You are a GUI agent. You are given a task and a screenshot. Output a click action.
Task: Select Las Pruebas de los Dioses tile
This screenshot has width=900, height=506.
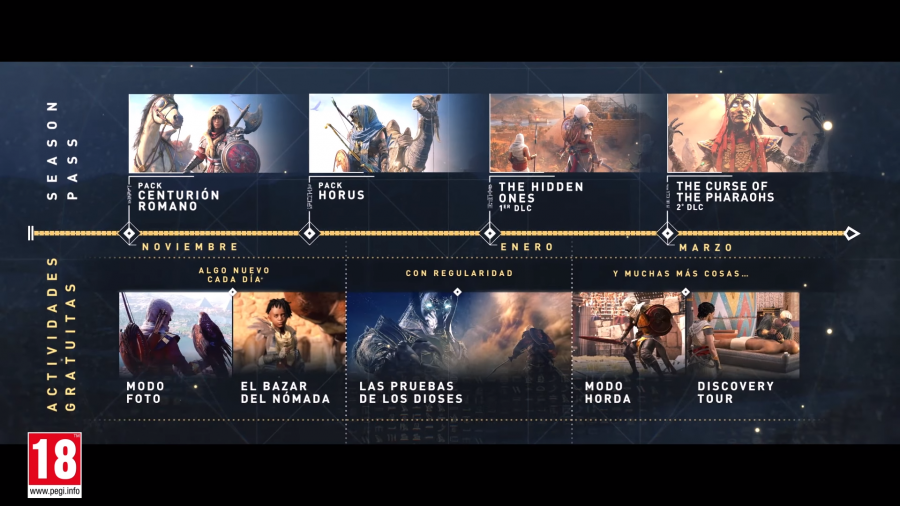(x=458, y=334)
